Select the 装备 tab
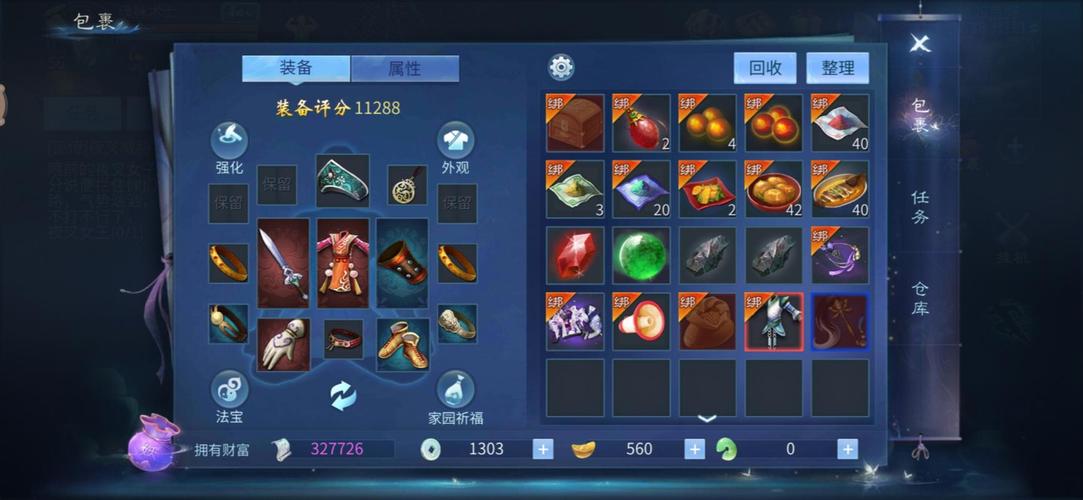This screenshot has width=1083, height=500. (296, 68)
